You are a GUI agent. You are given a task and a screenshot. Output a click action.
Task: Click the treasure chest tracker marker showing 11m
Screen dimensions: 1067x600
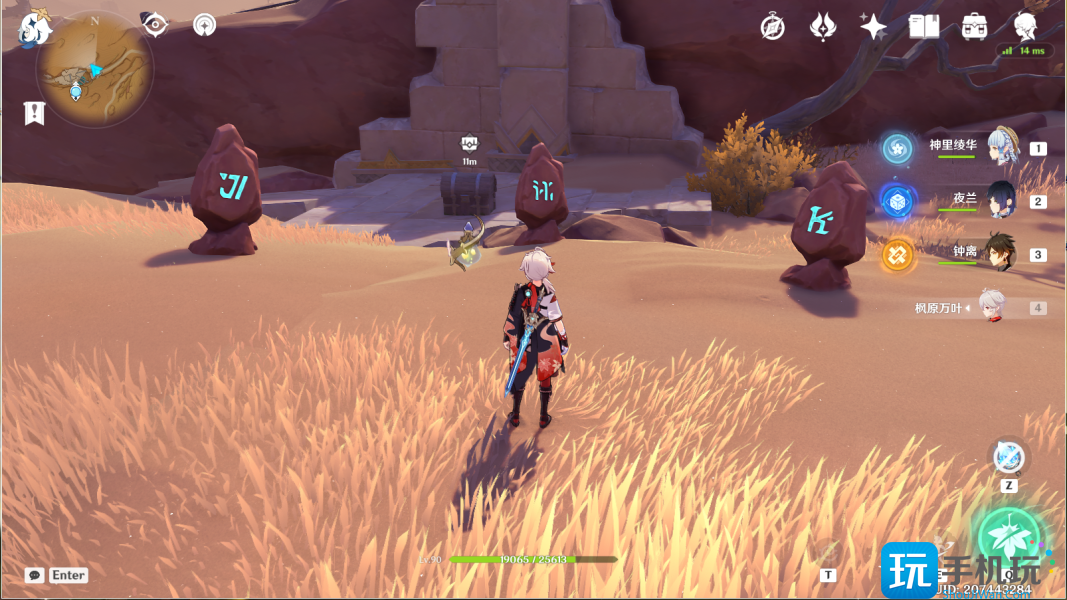(x=469, y=145)
